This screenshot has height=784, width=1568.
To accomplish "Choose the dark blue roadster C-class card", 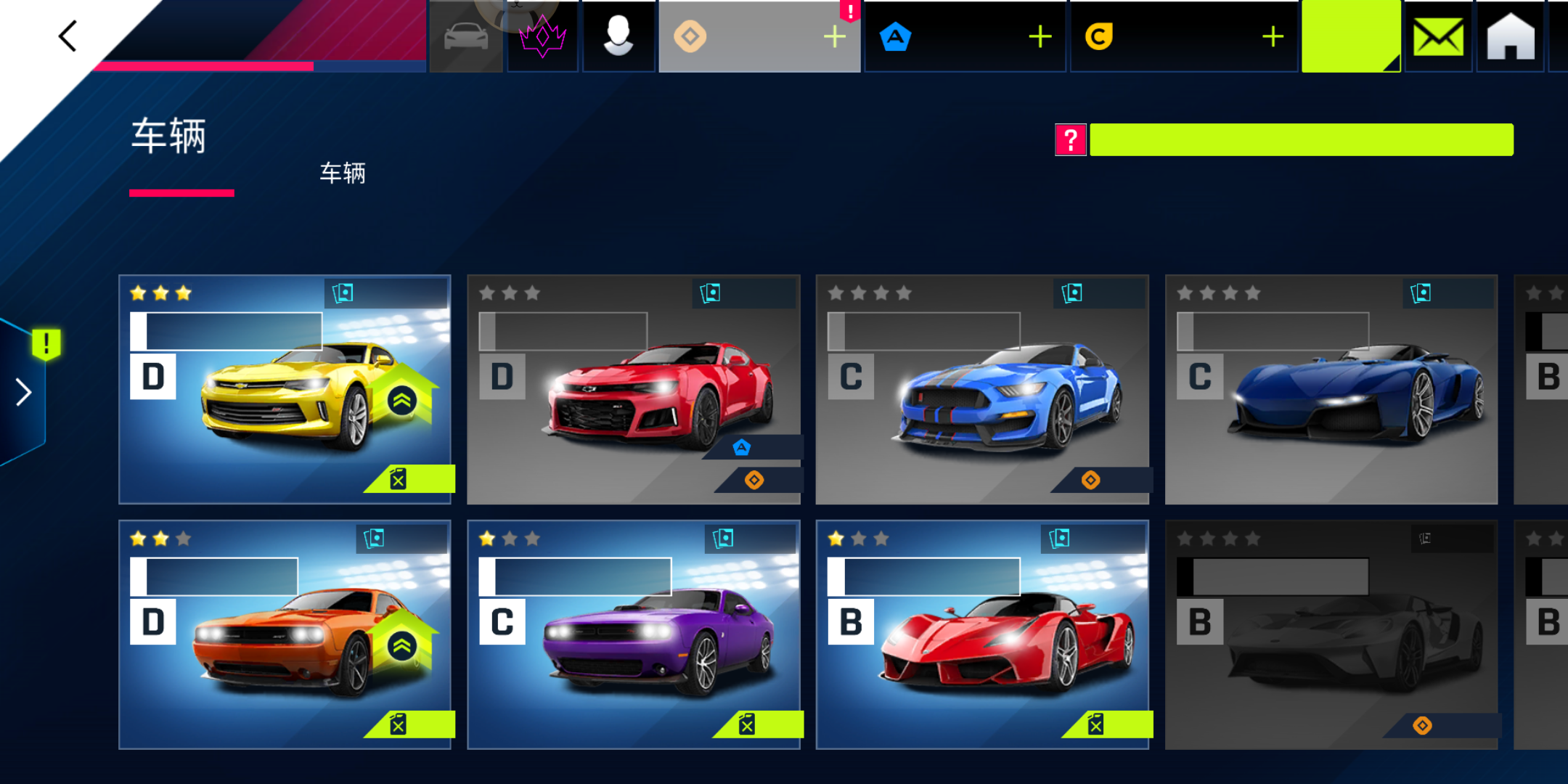I will (x=1331, y=389).
